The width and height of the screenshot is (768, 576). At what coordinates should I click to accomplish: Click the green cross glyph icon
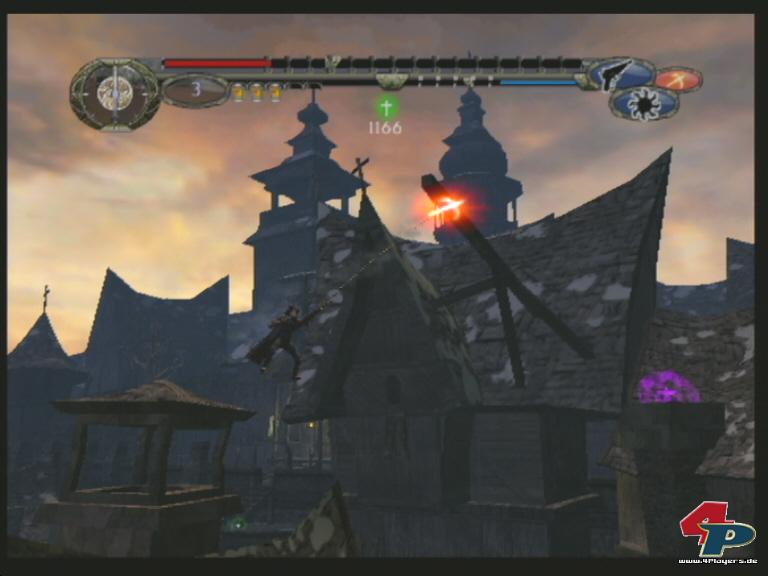[386, 105]
